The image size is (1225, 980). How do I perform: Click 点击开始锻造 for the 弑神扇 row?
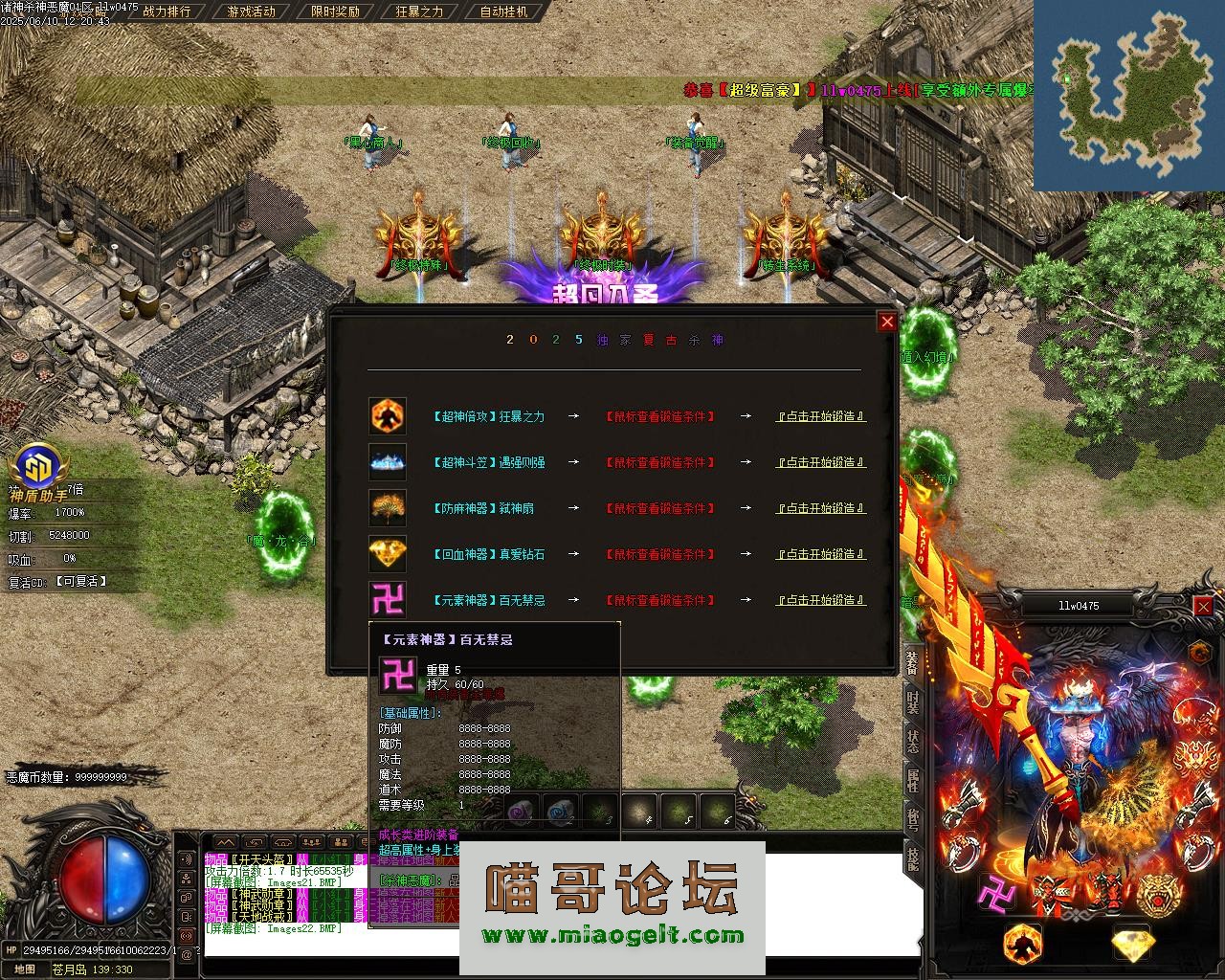[821, 508]
